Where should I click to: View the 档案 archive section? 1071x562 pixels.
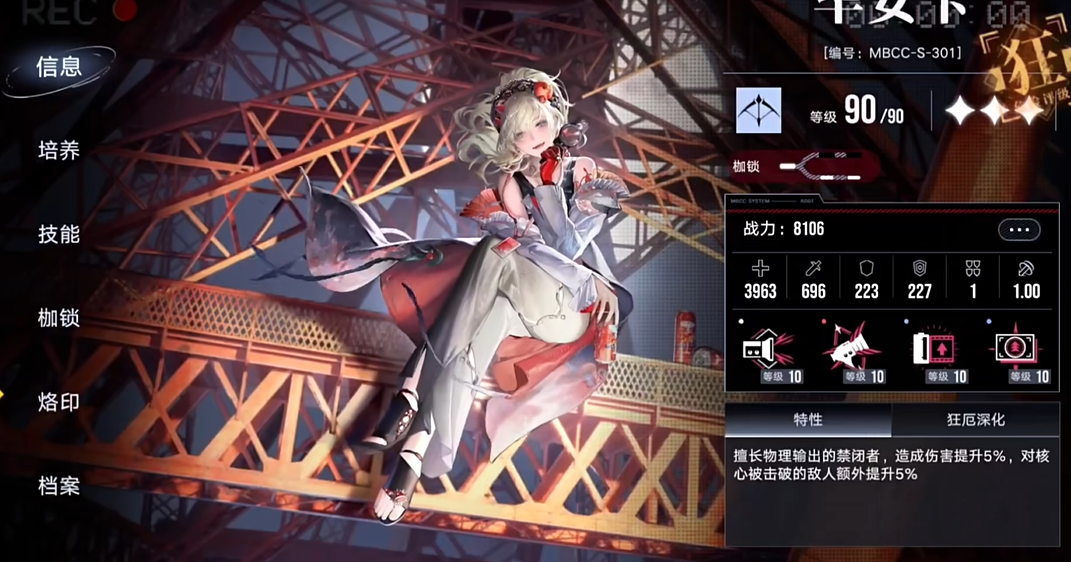59,486
